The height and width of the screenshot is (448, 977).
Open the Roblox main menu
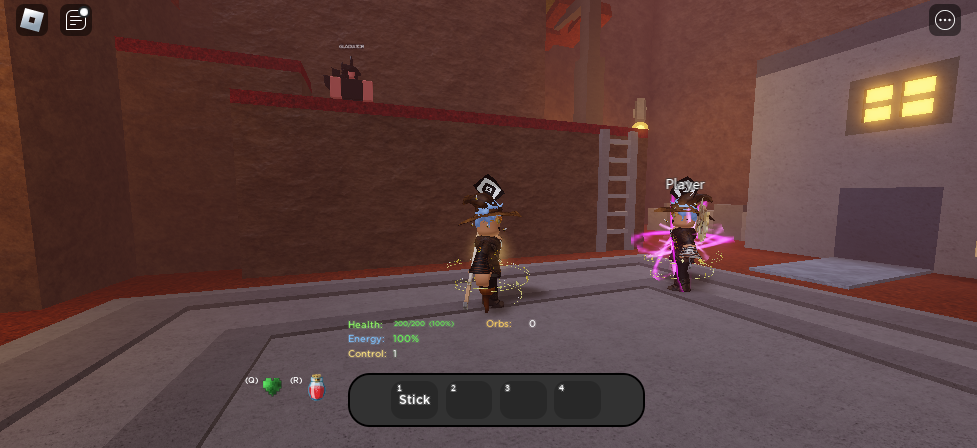tap(32, 19)
